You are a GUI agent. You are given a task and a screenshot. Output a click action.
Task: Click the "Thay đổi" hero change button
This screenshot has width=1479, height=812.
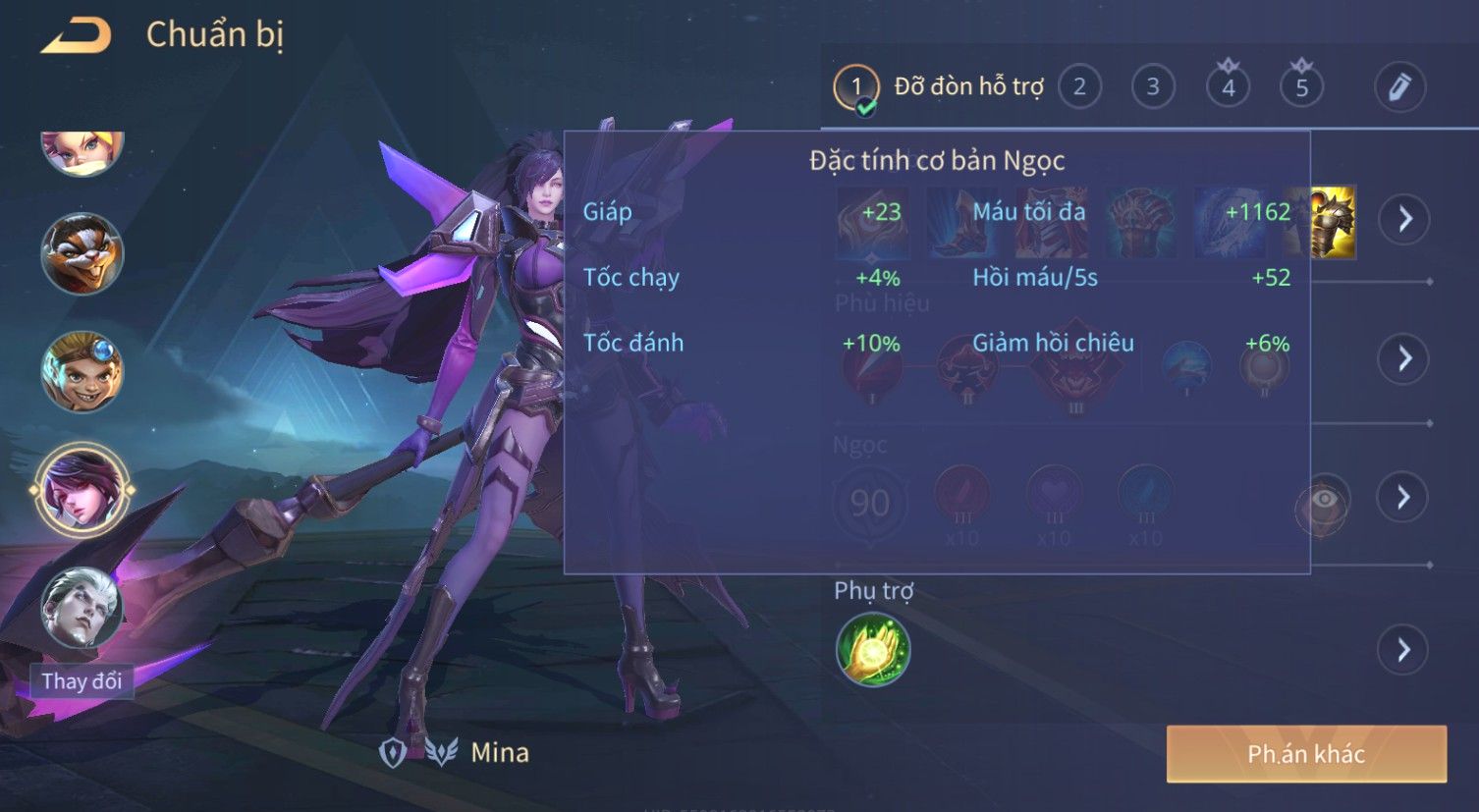(82, 680)
